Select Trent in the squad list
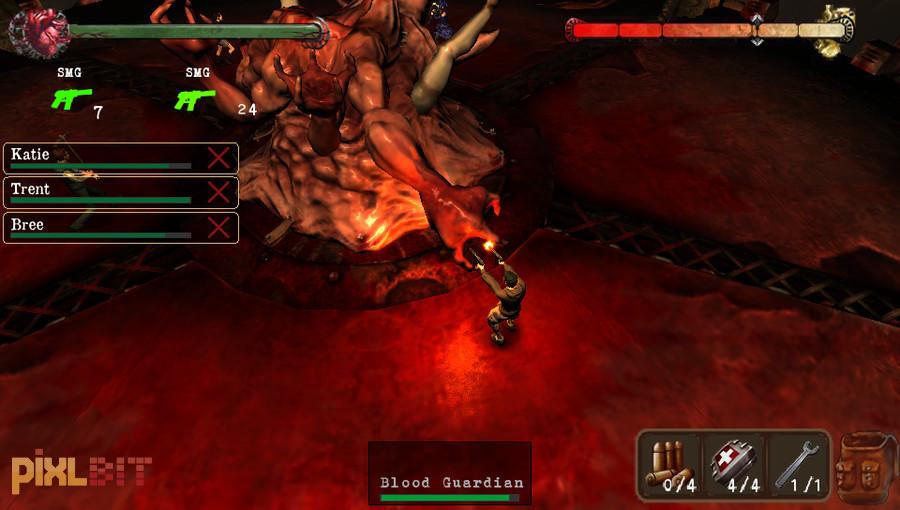900x510 pixels. (x=100, y=192)
